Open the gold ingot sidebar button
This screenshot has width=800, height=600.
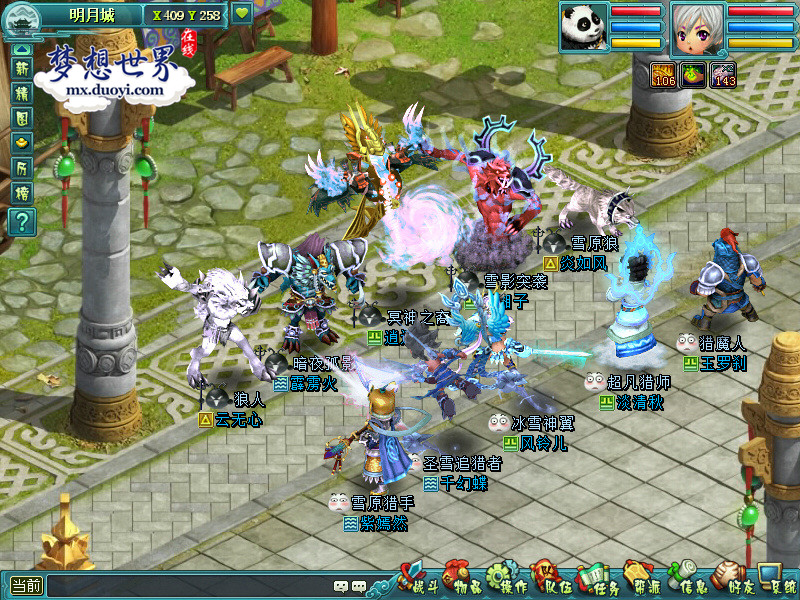click(21, 142)
